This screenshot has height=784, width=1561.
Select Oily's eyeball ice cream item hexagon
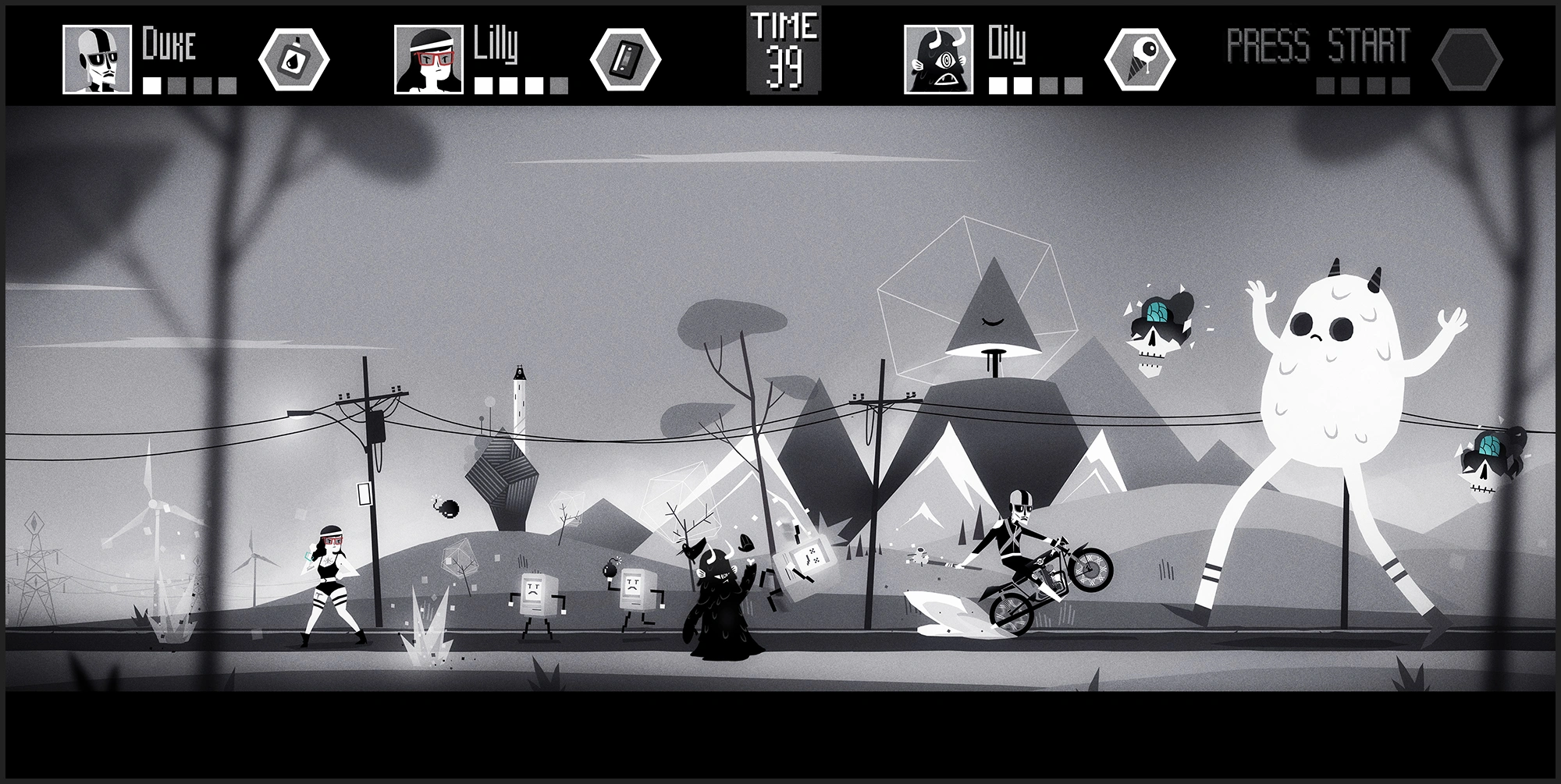point(1140,60)
